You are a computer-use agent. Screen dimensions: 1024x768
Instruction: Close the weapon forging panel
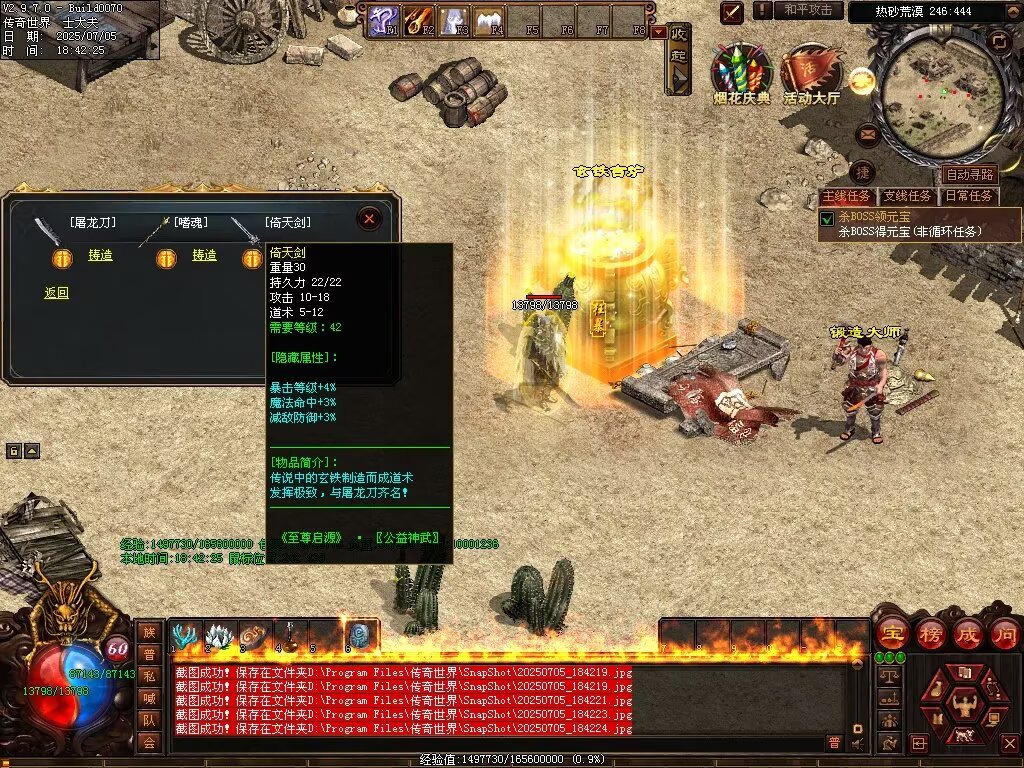tap(369, 219)
